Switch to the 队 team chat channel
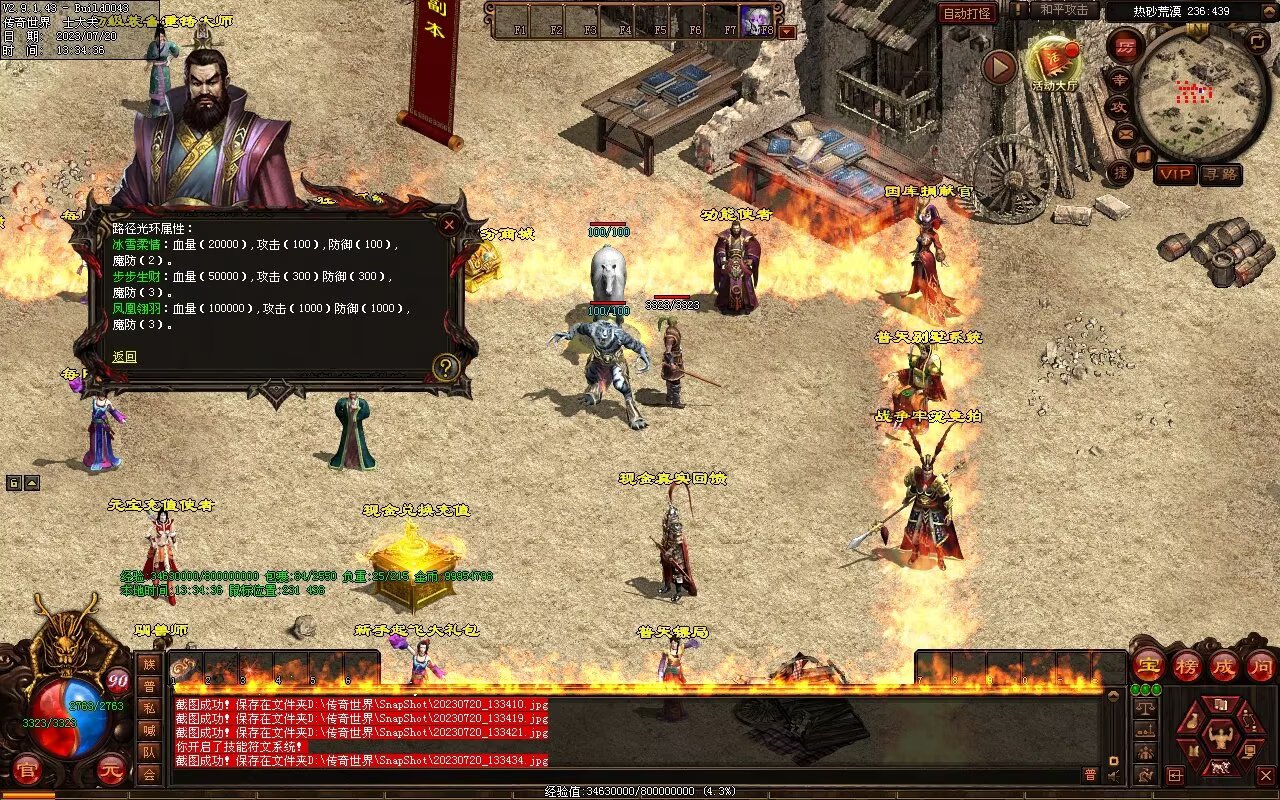This screenshot has width=1280, height=800. pos(149,752)
